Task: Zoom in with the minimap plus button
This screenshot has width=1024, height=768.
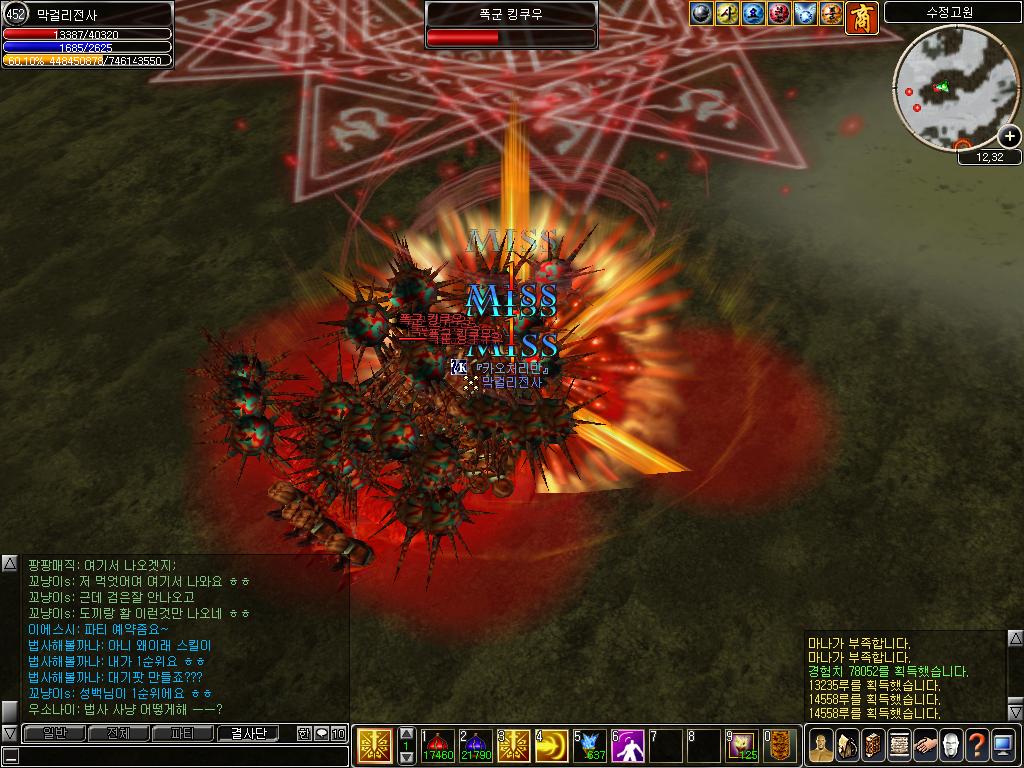Action: tap(1010, 136)
